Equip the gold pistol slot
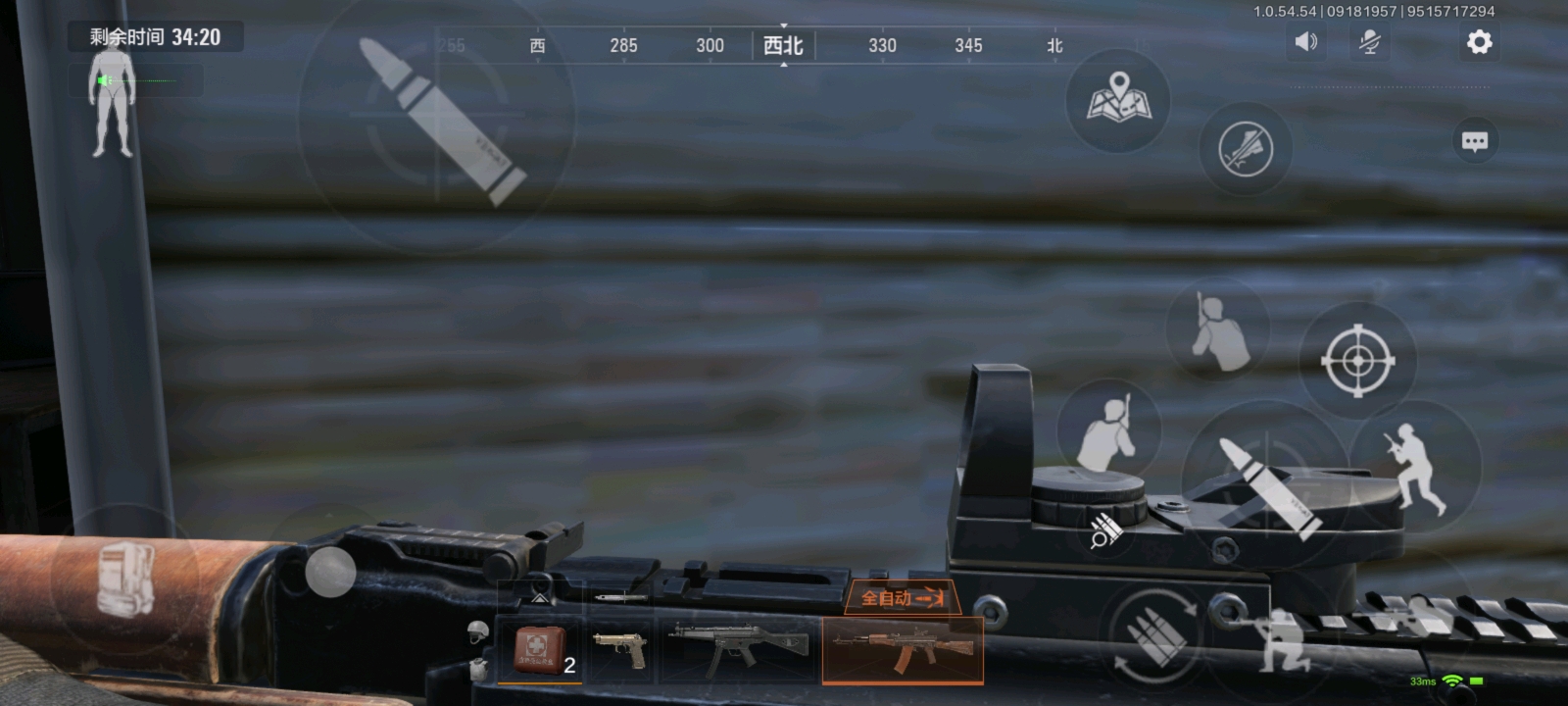1568x706 pixels. [x=621, y=649]
